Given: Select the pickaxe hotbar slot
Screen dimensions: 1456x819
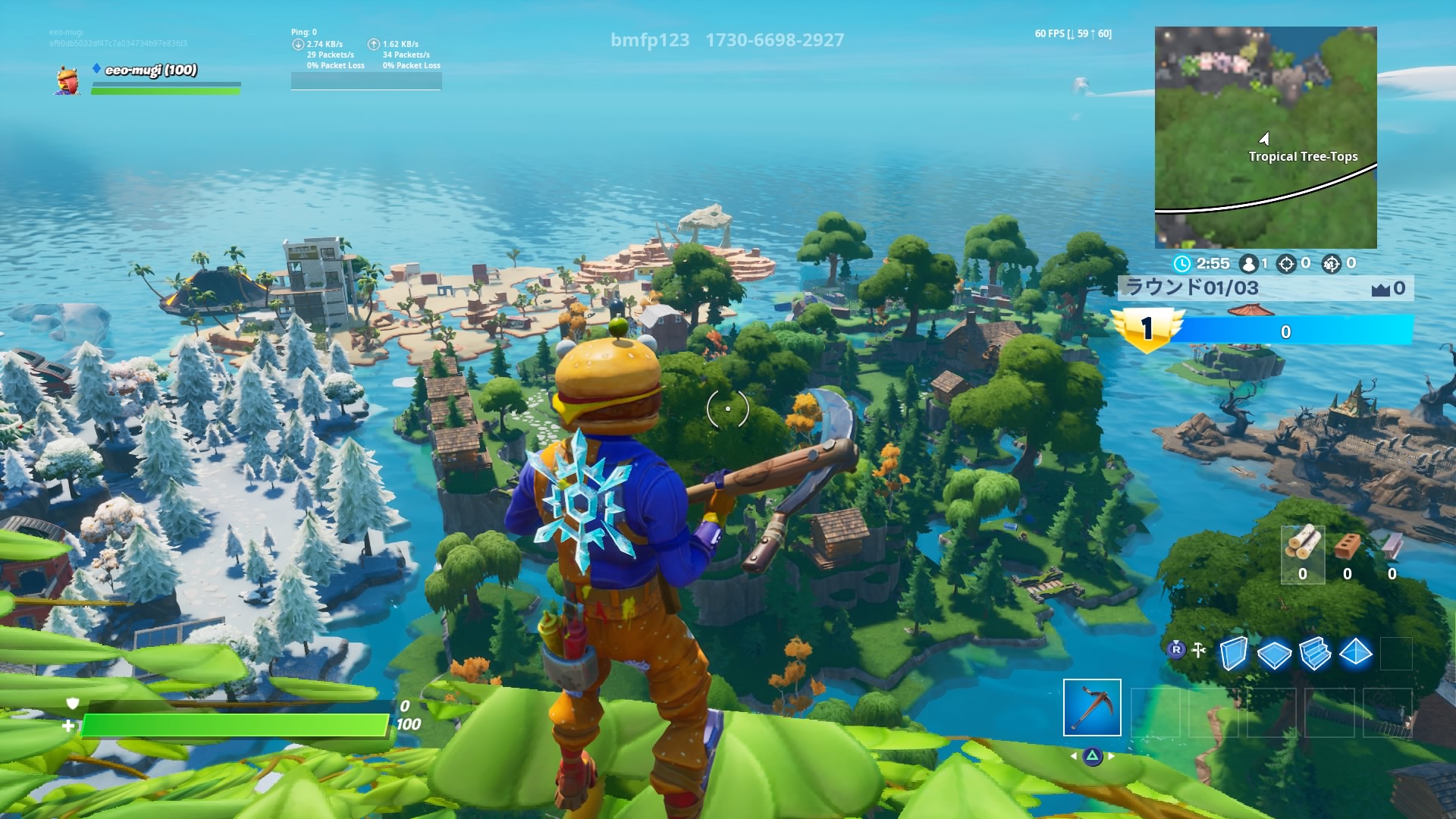Looking at the screenshot, I should 1092,708.
